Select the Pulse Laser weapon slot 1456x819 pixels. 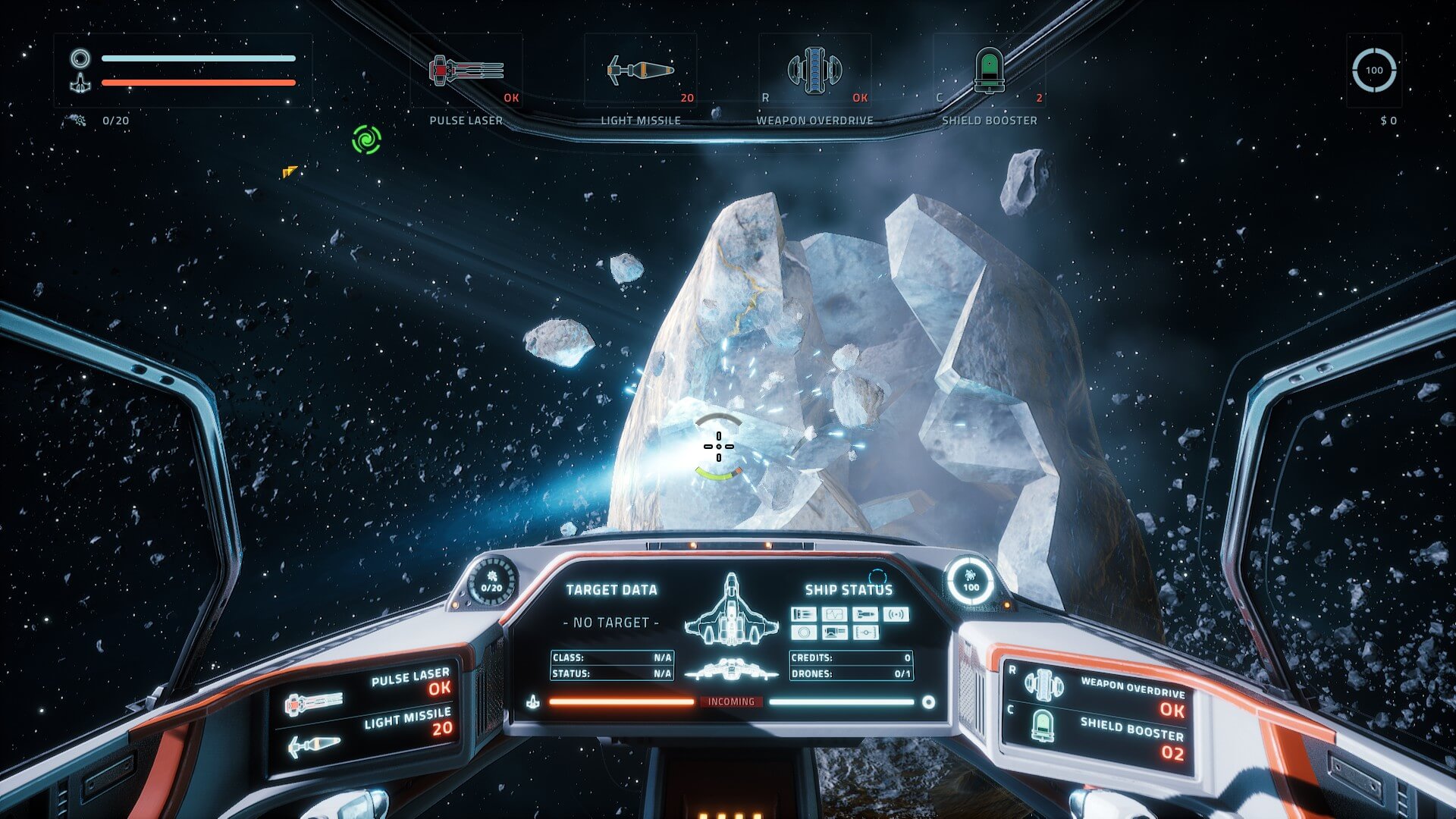[x=466, y=71]
